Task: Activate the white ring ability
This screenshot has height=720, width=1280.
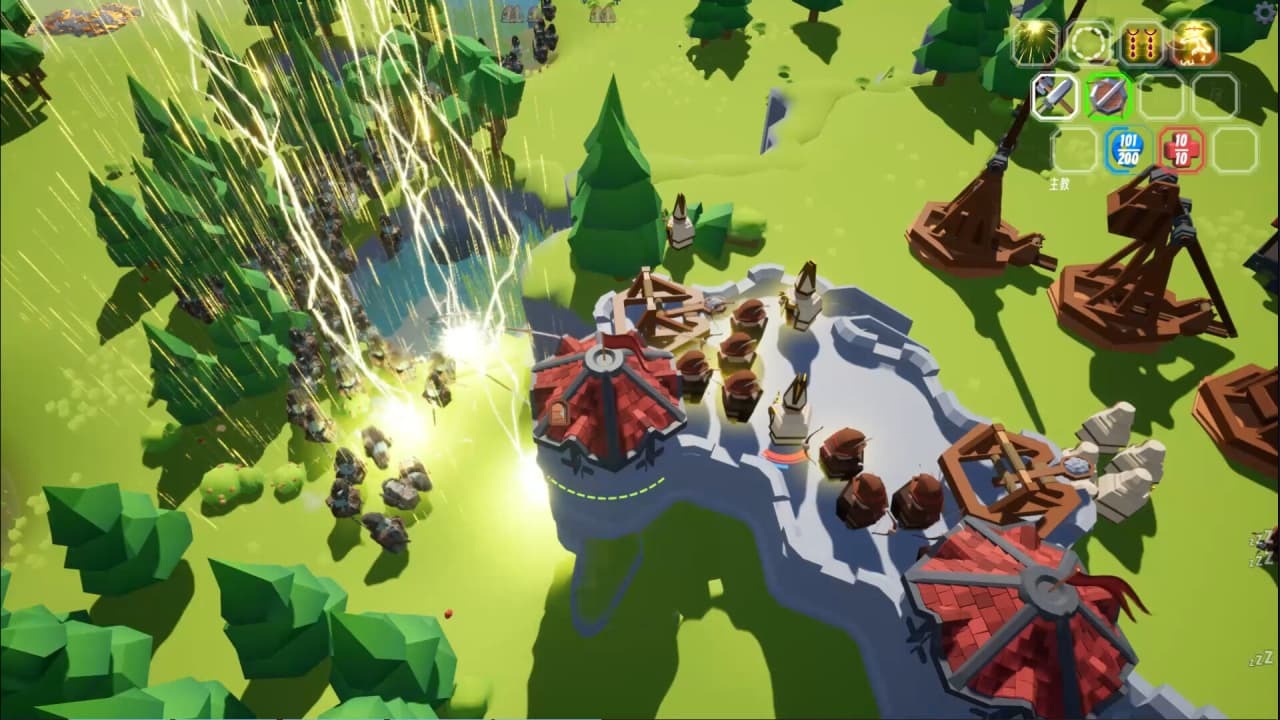Action: click(x=1088, y=43)
